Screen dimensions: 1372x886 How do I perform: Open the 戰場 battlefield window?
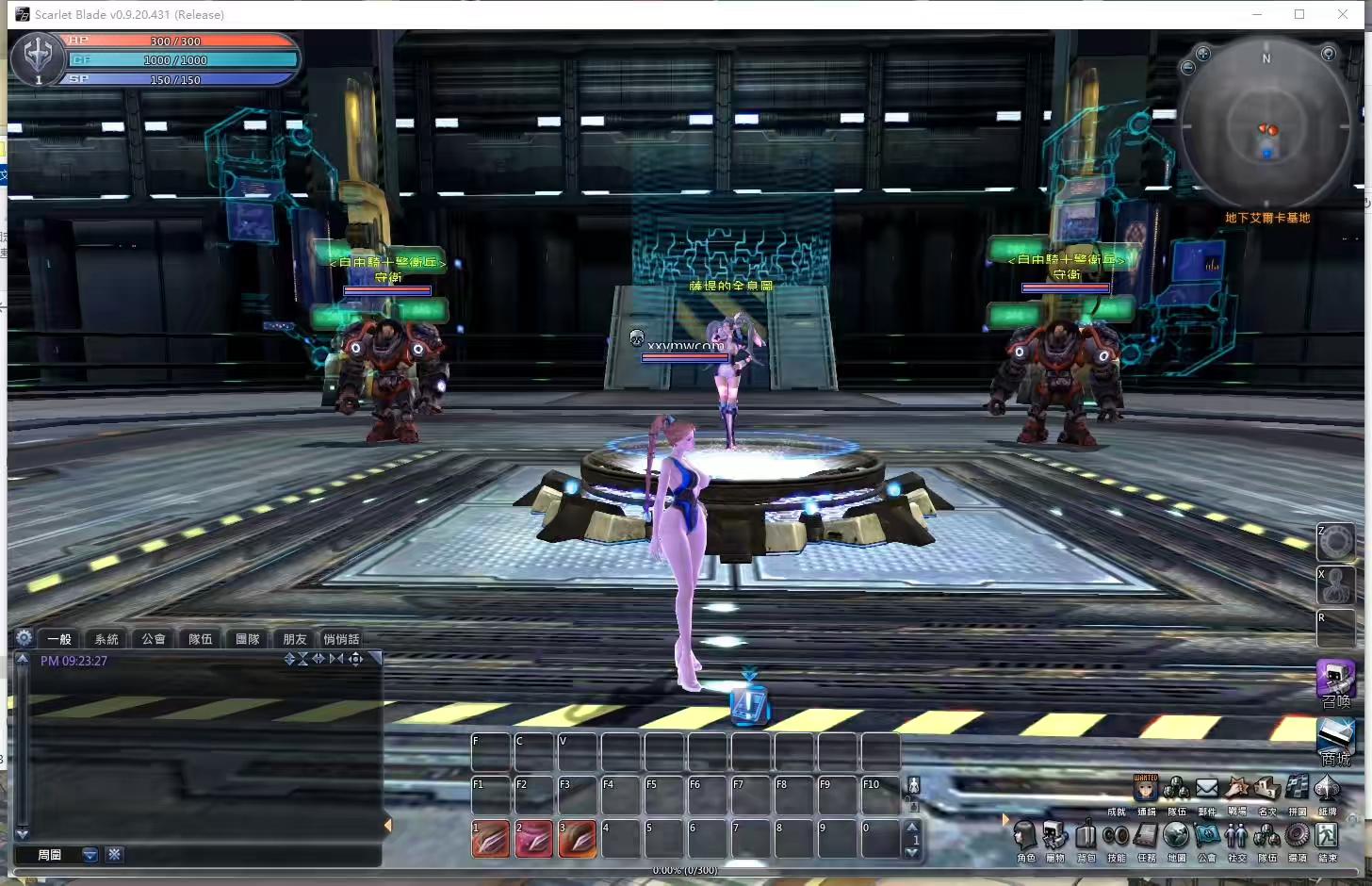coord(1238,790)
